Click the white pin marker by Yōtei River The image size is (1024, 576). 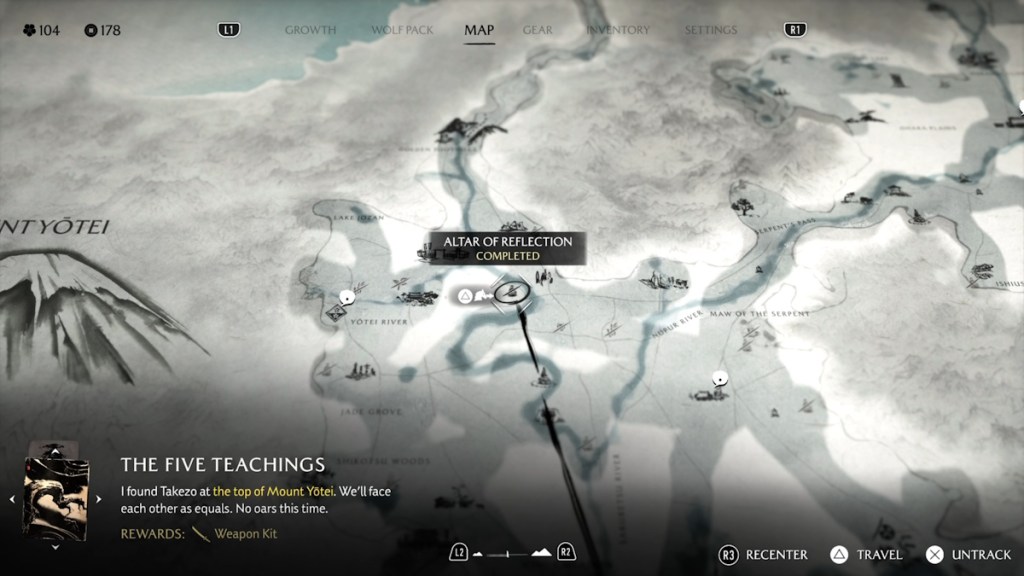coord(347,296)
